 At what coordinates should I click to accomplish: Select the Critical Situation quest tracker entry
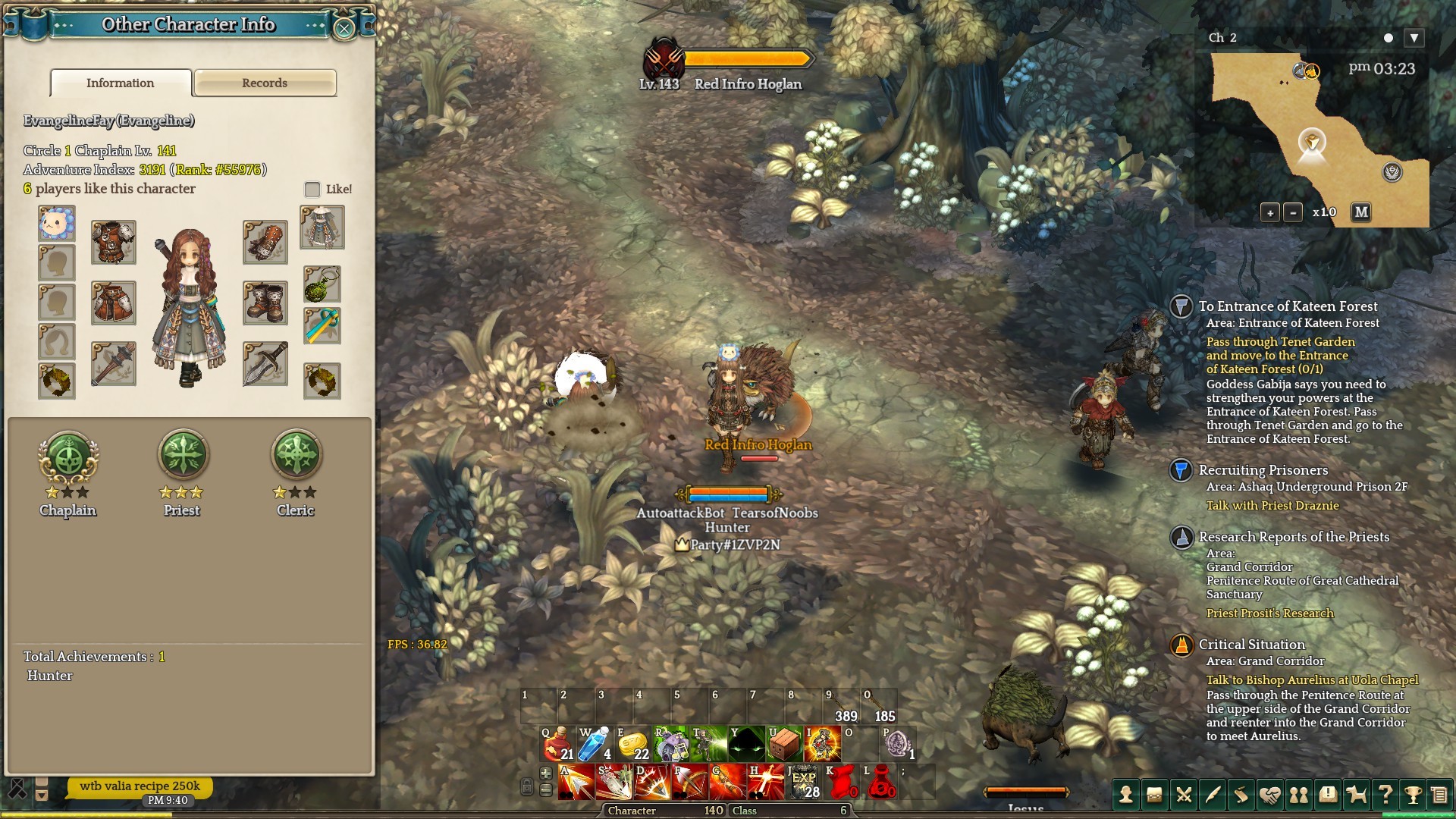coord(1251,645)
